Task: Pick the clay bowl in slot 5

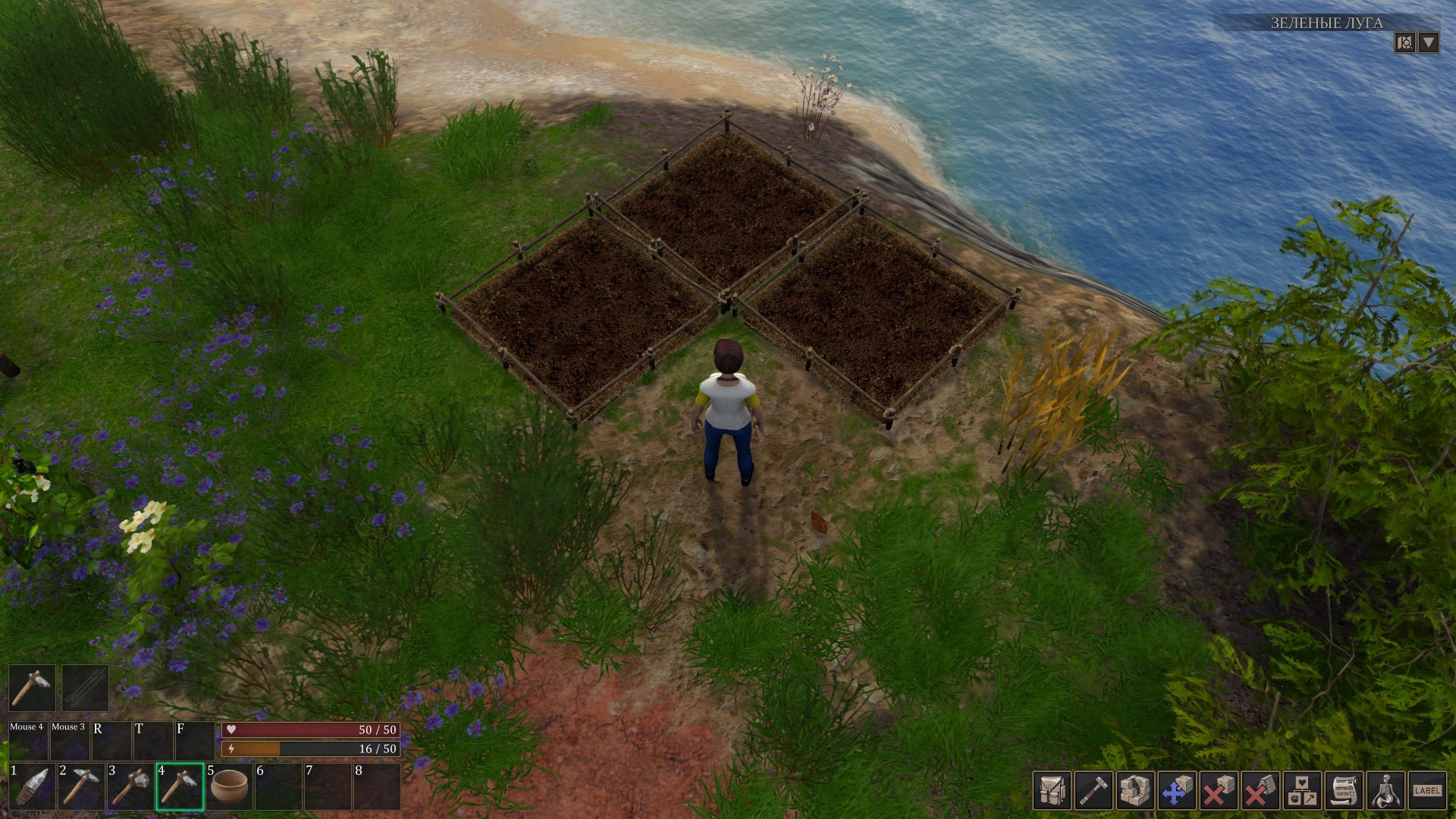Action: pos(229,786)
